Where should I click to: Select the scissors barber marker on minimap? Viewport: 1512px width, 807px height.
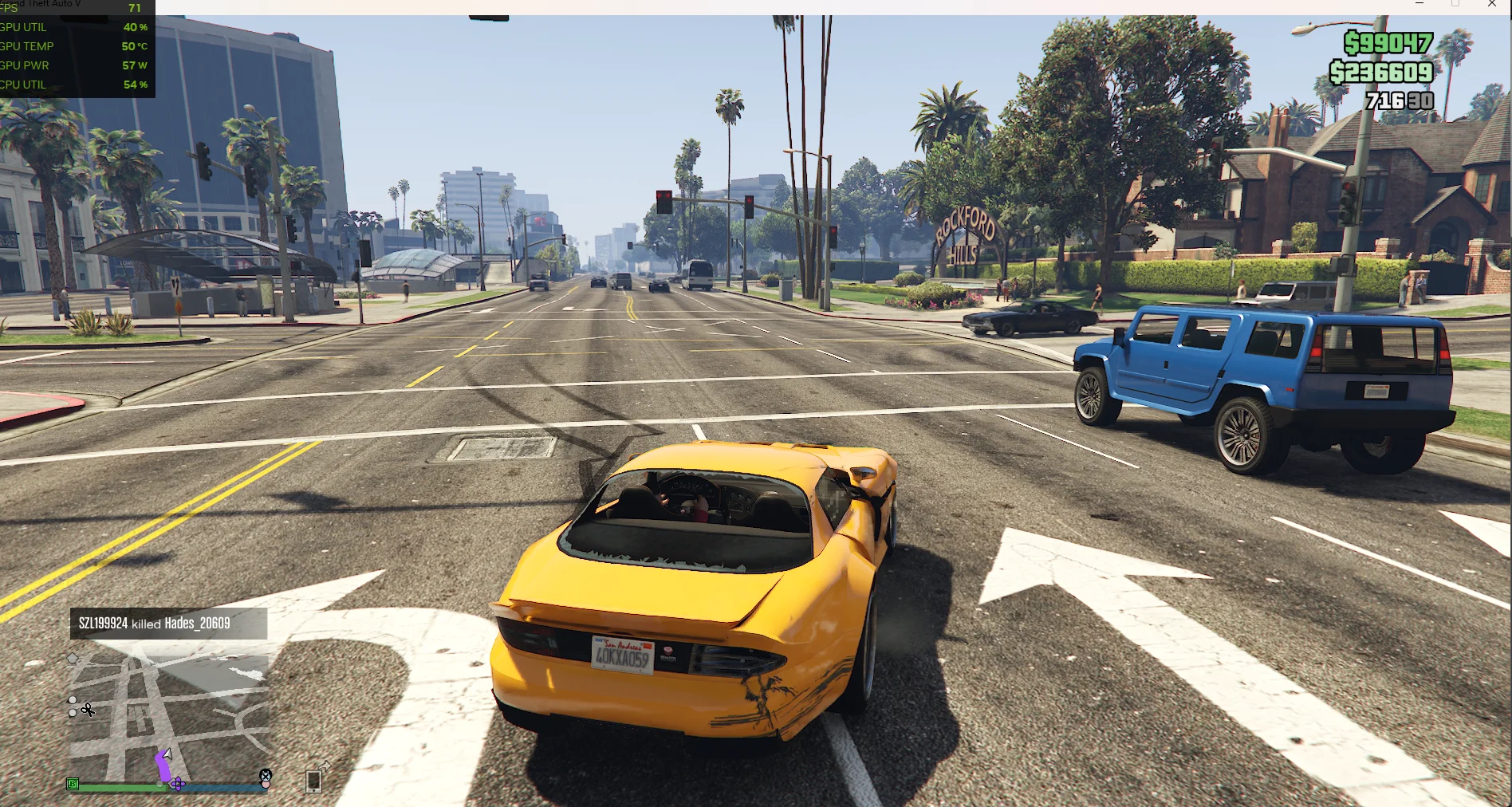point(88,710)
